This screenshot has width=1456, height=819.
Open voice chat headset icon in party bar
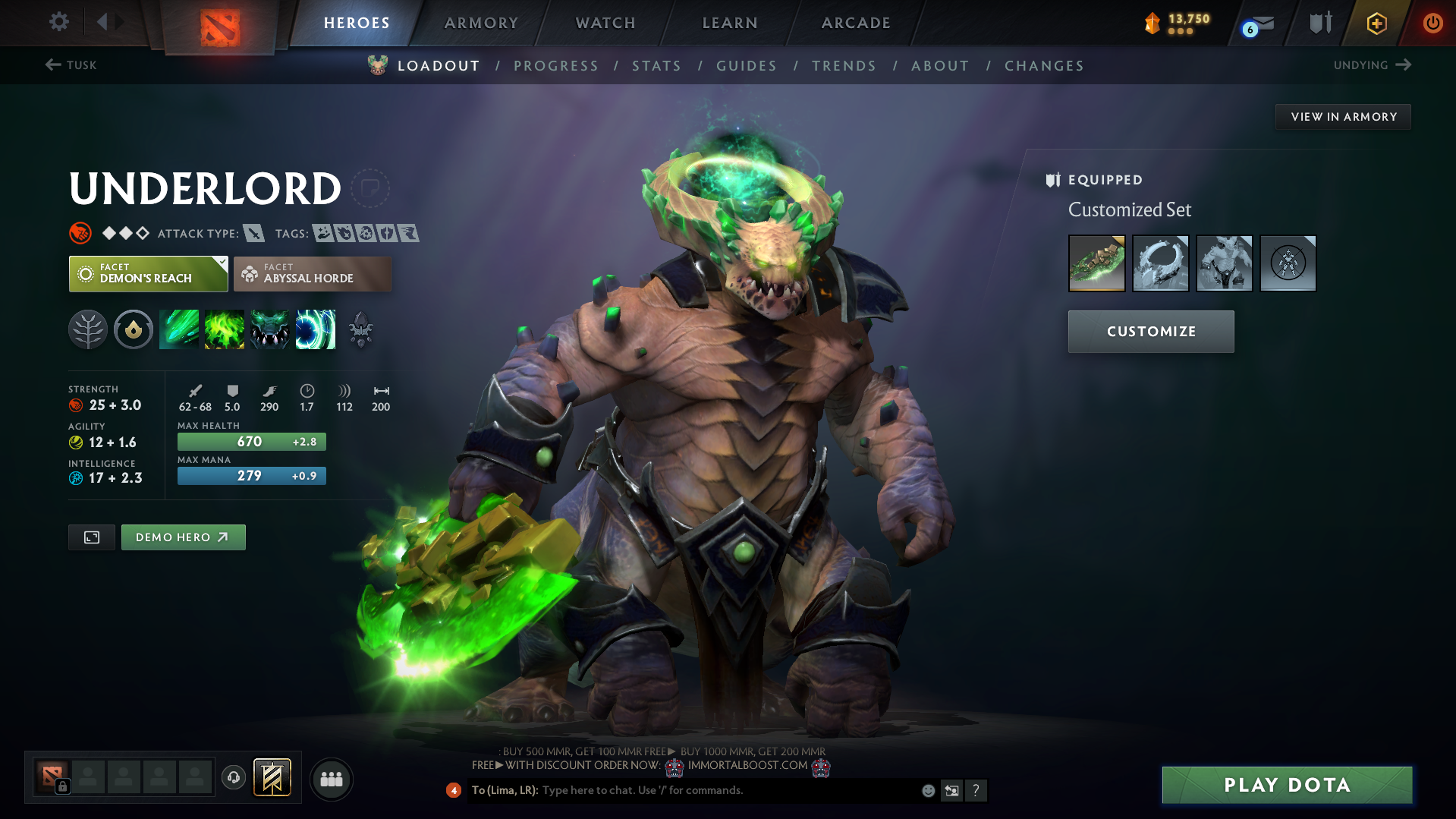[233, 777]
